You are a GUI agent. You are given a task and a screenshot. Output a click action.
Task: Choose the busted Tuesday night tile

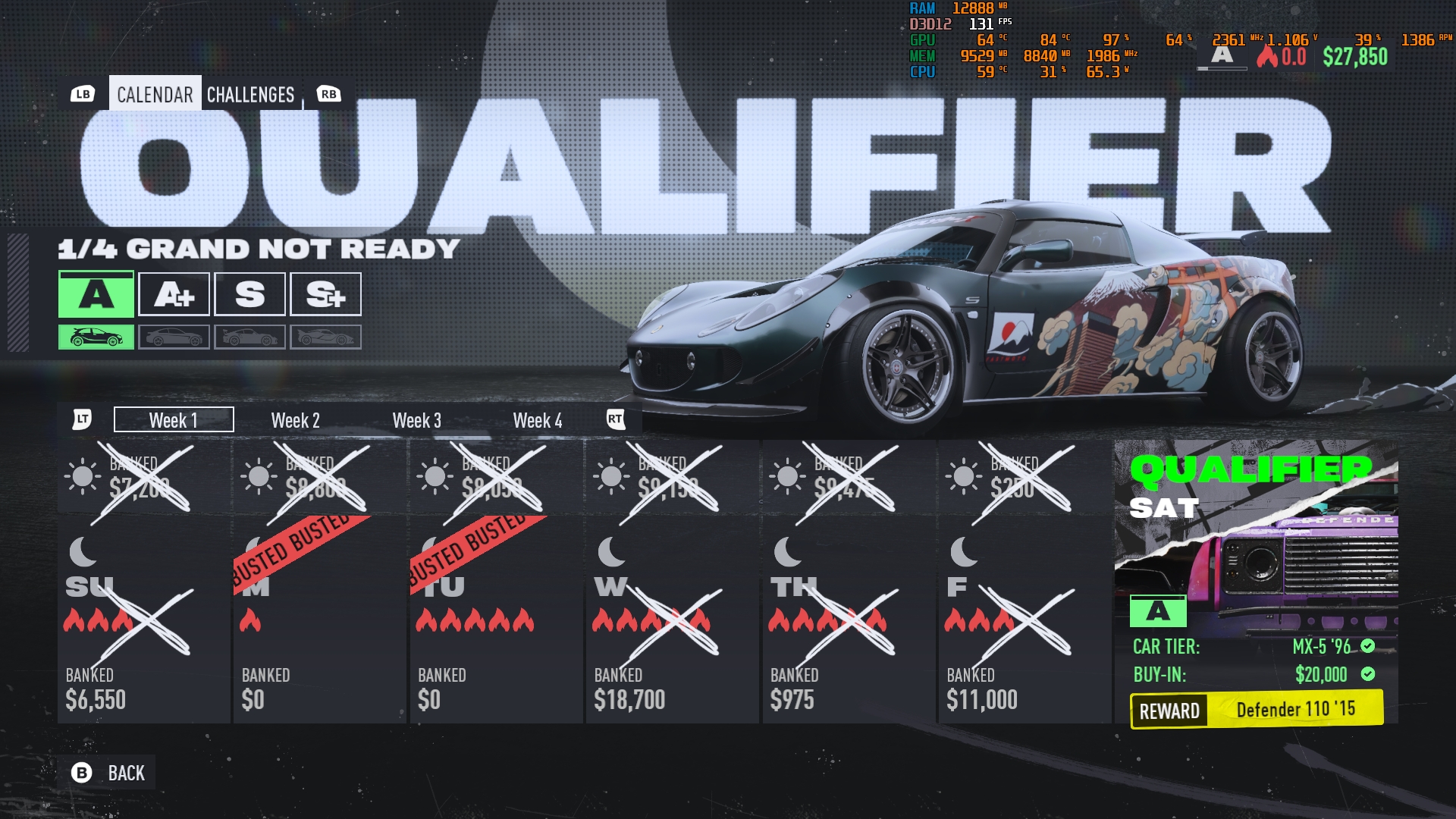(x=496, y=620)
